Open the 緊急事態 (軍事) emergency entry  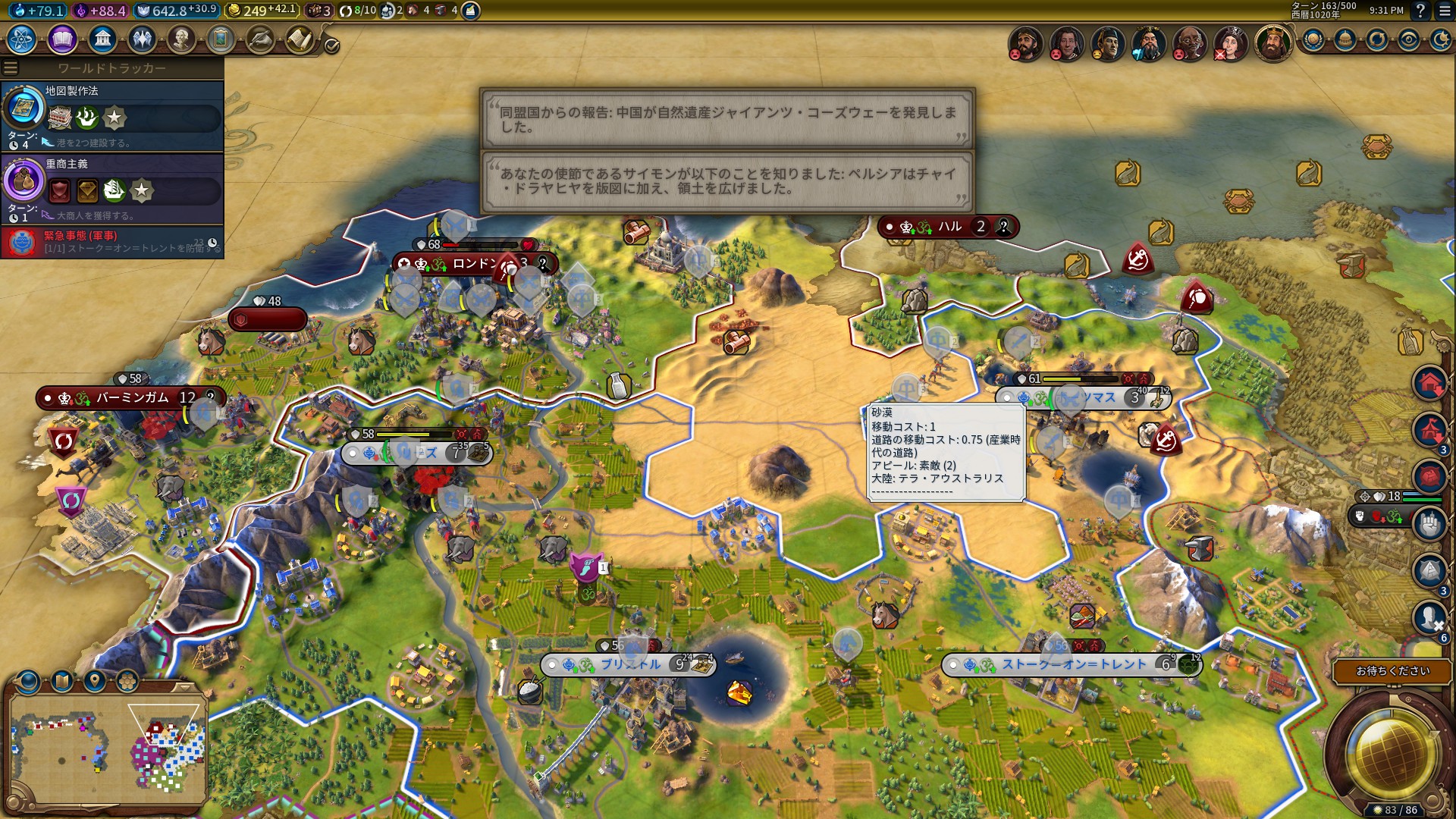pos(112,242)
